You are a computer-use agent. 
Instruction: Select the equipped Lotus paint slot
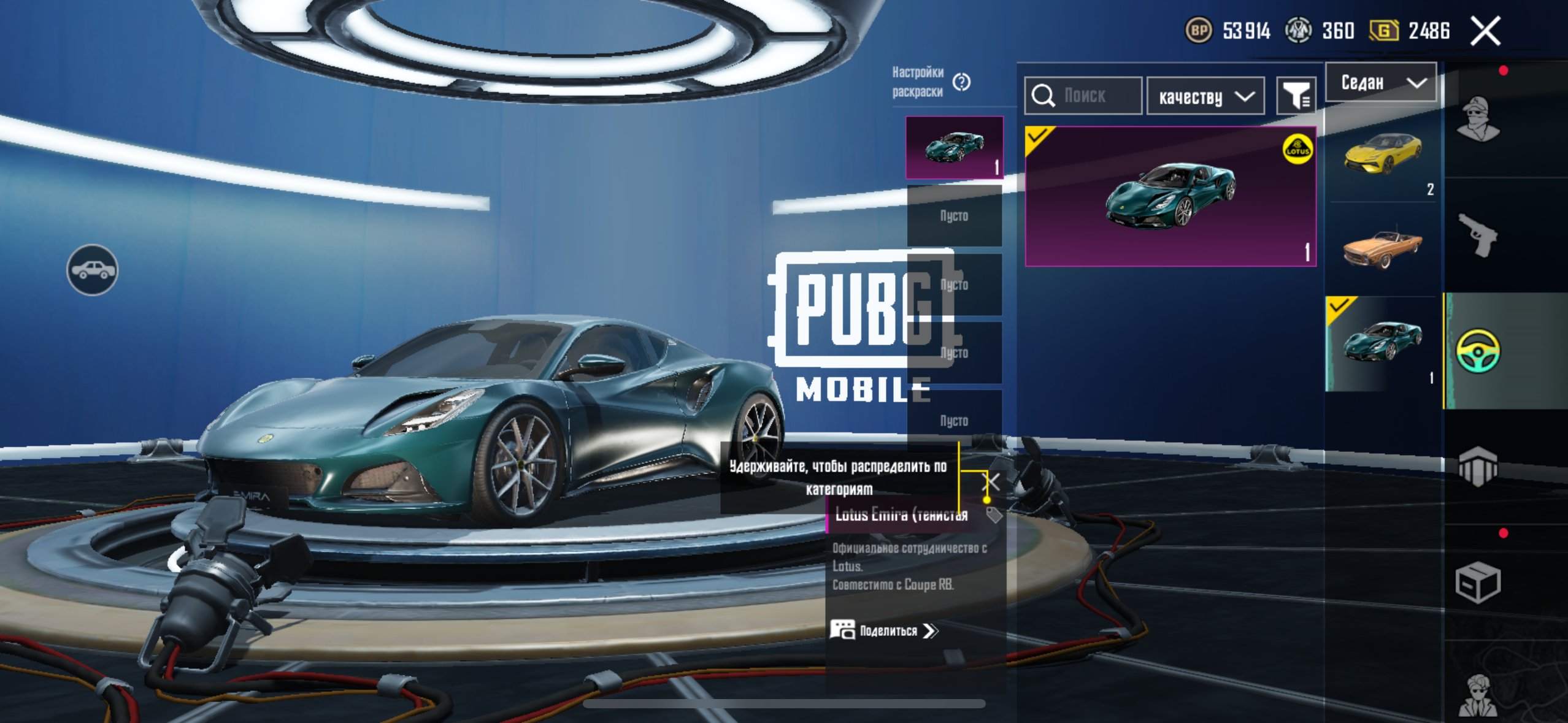click(x=955, y=148)
